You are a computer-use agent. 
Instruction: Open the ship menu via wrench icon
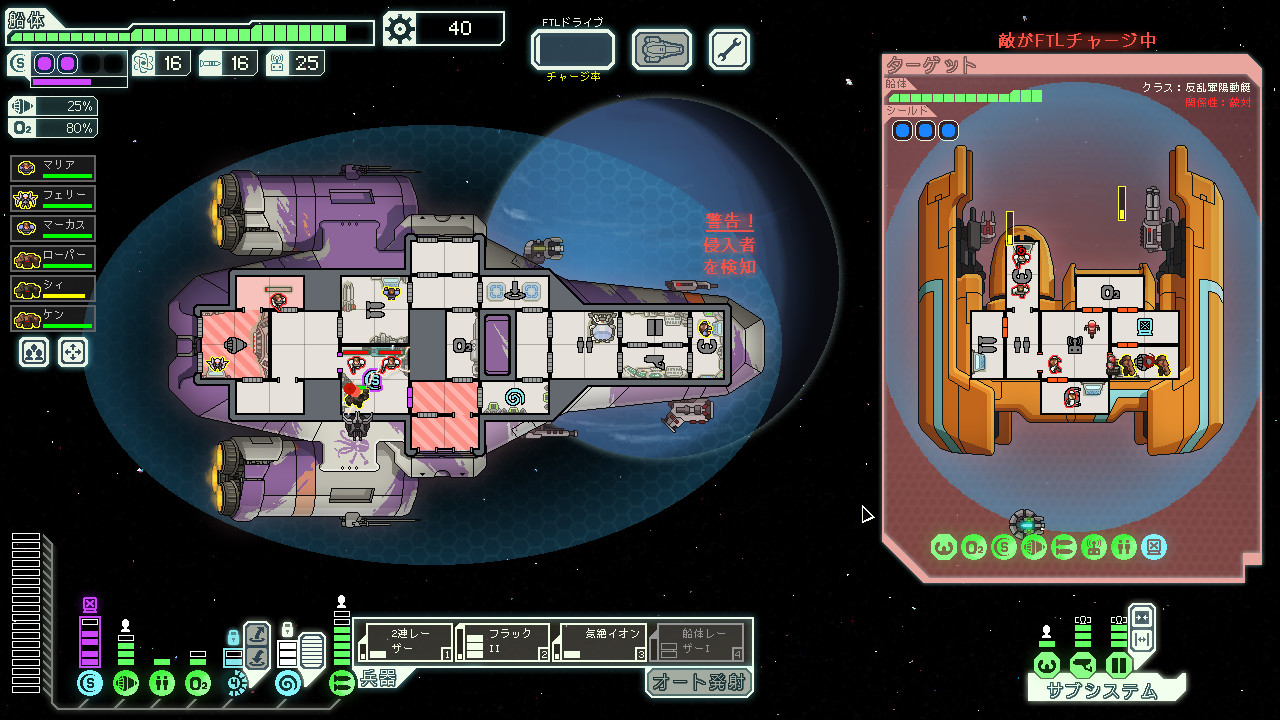pyautogui.click(x=729, y=49)
